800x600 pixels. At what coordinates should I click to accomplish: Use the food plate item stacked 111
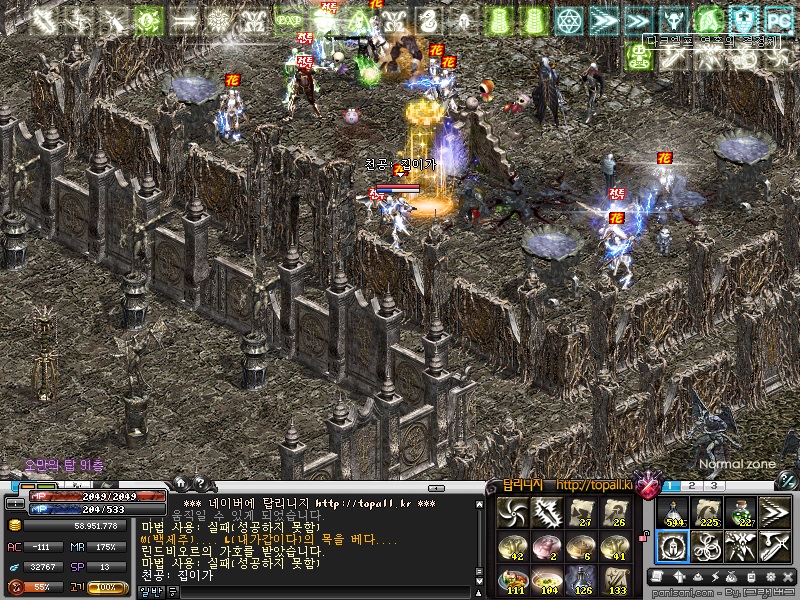(514, 579)
